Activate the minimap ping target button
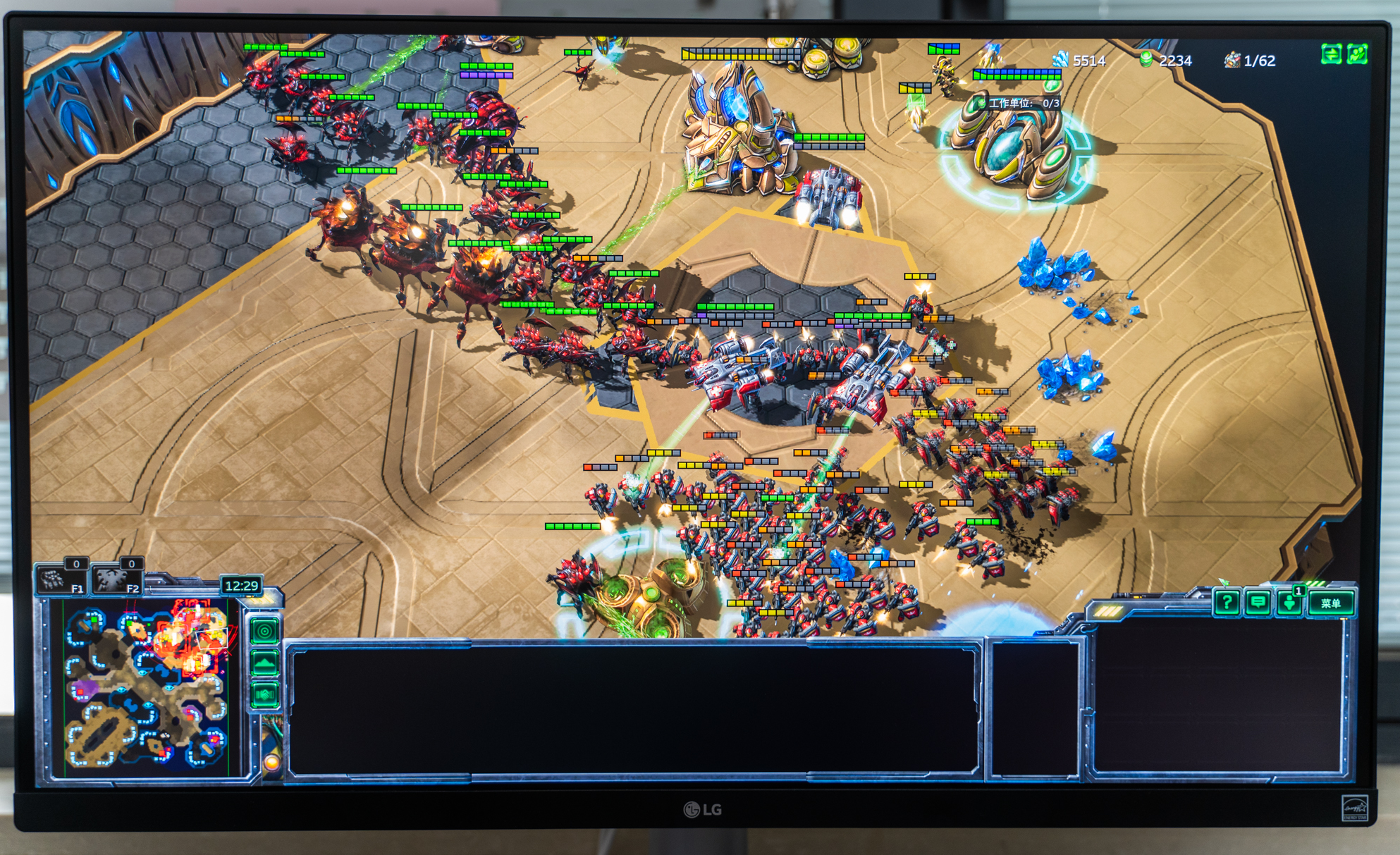Screen dimensions: 1400x855 pyautogui.click(x=265, y=631)
